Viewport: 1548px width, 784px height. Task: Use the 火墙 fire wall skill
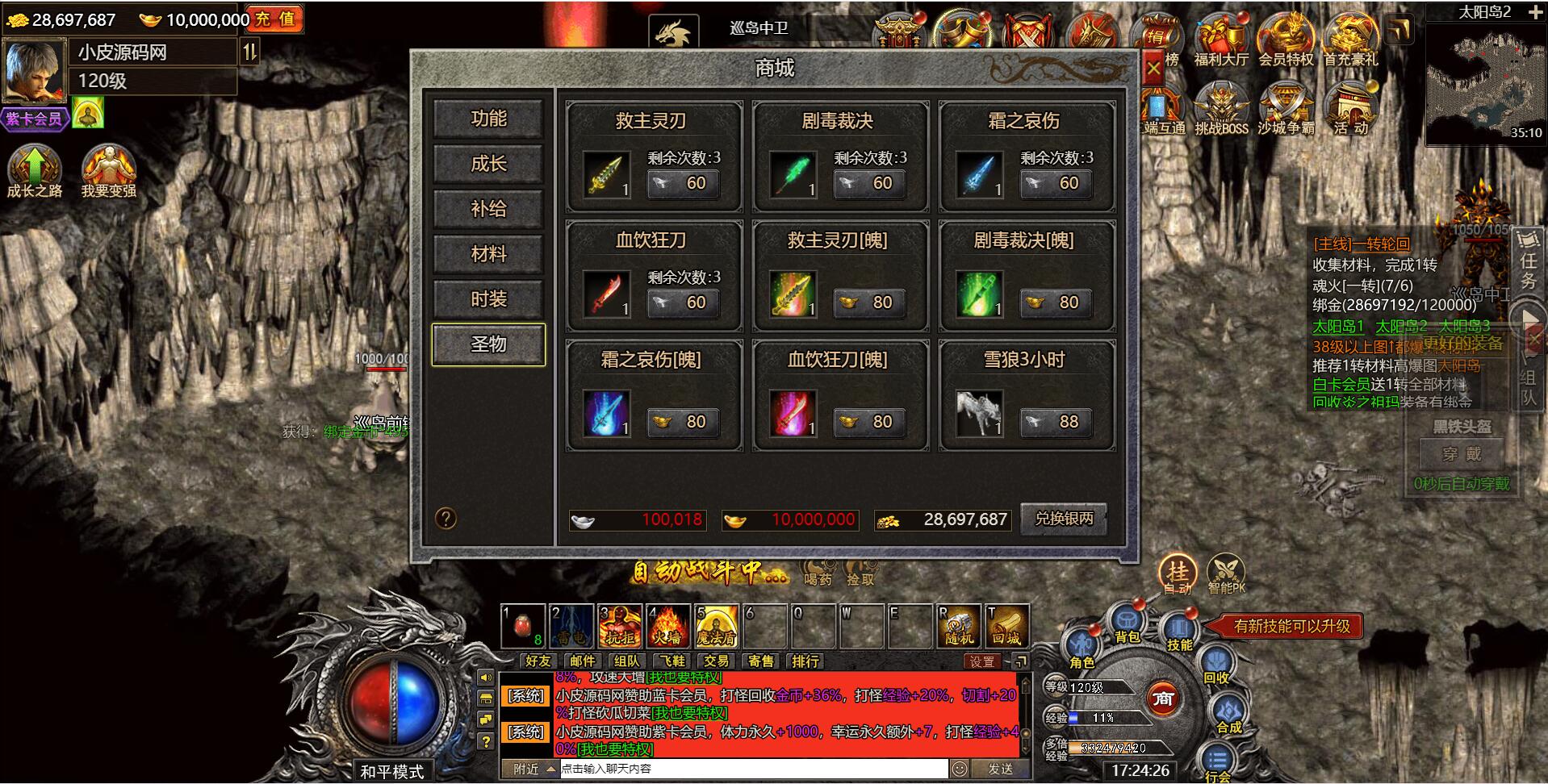click(x=667, y=626)
